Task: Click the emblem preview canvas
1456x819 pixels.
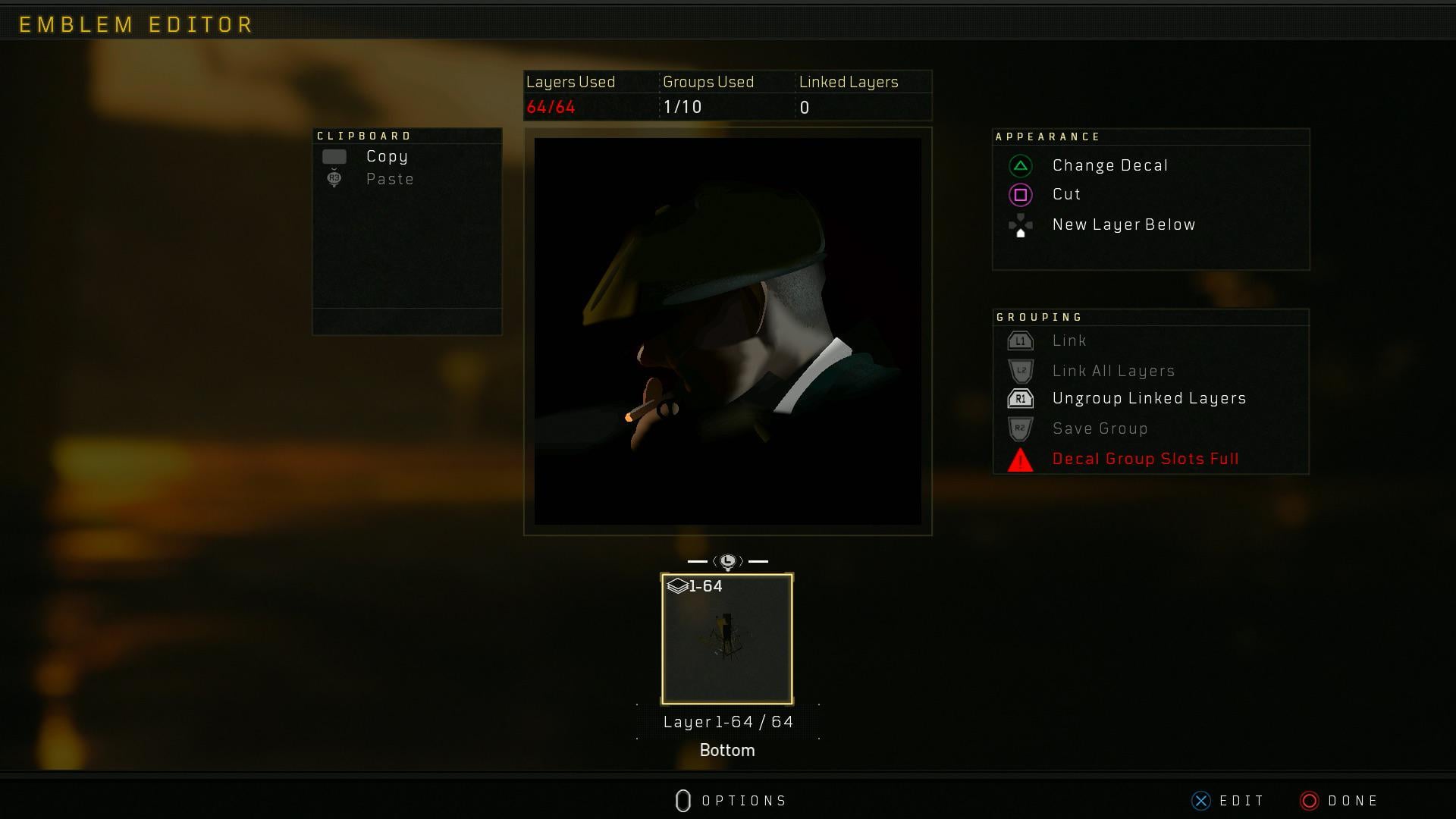Action: click(x=727, y=331)
